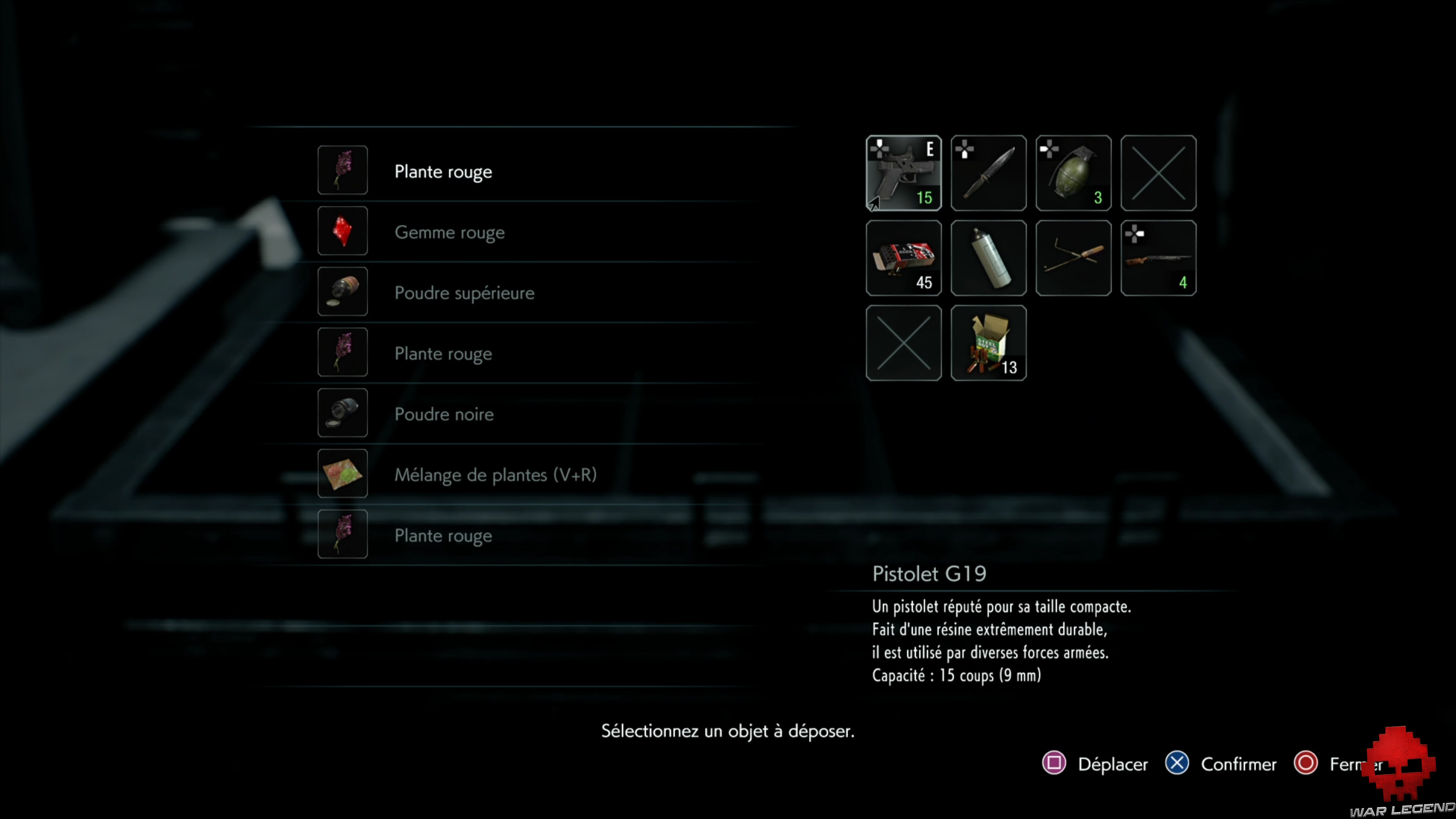Select the Gemme rouge list entry
Image resolution: width=1456 pixels, height=819 pixels.
[x=449, y=232]
